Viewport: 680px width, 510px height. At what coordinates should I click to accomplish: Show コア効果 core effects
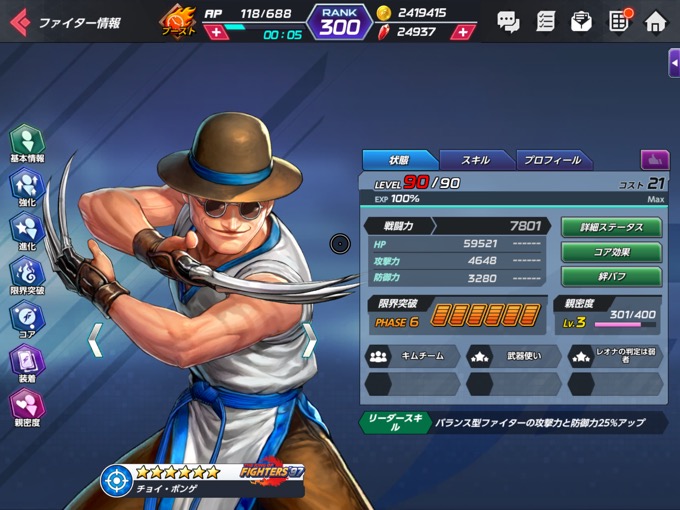(x=611, y=252)
